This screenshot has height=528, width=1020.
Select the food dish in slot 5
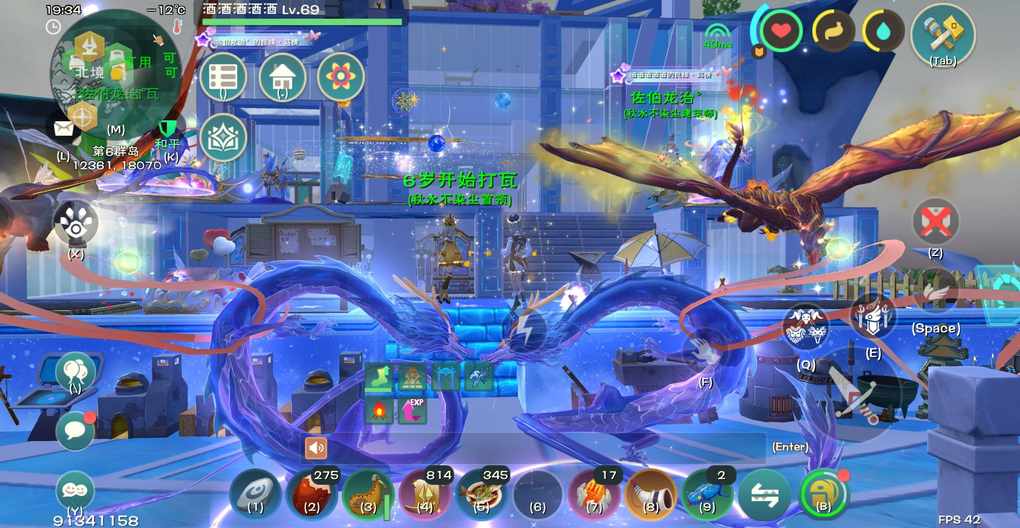pos(482,494)
